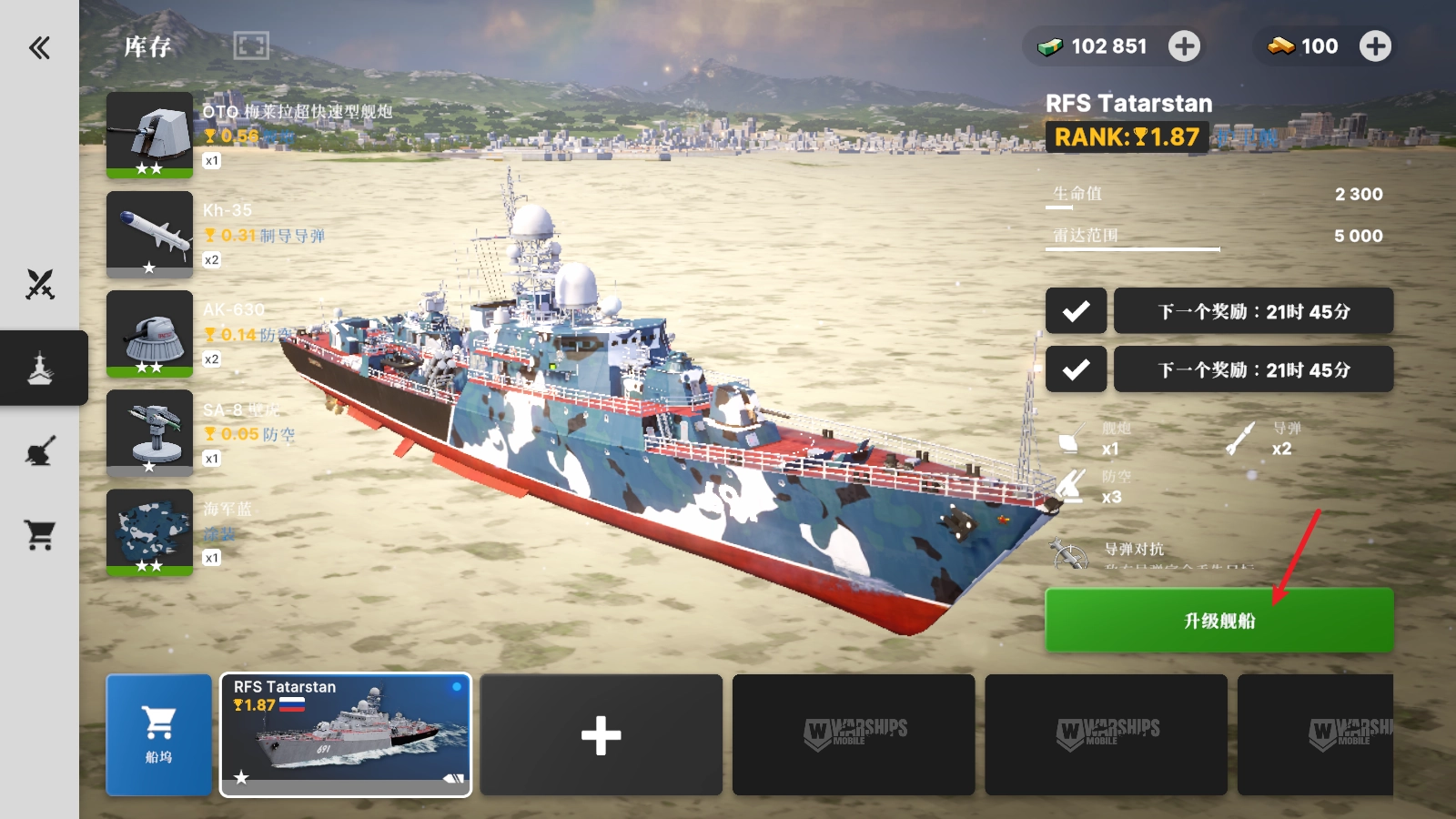
Task: Click the double-arrow back button
Action: click(39, 47)
